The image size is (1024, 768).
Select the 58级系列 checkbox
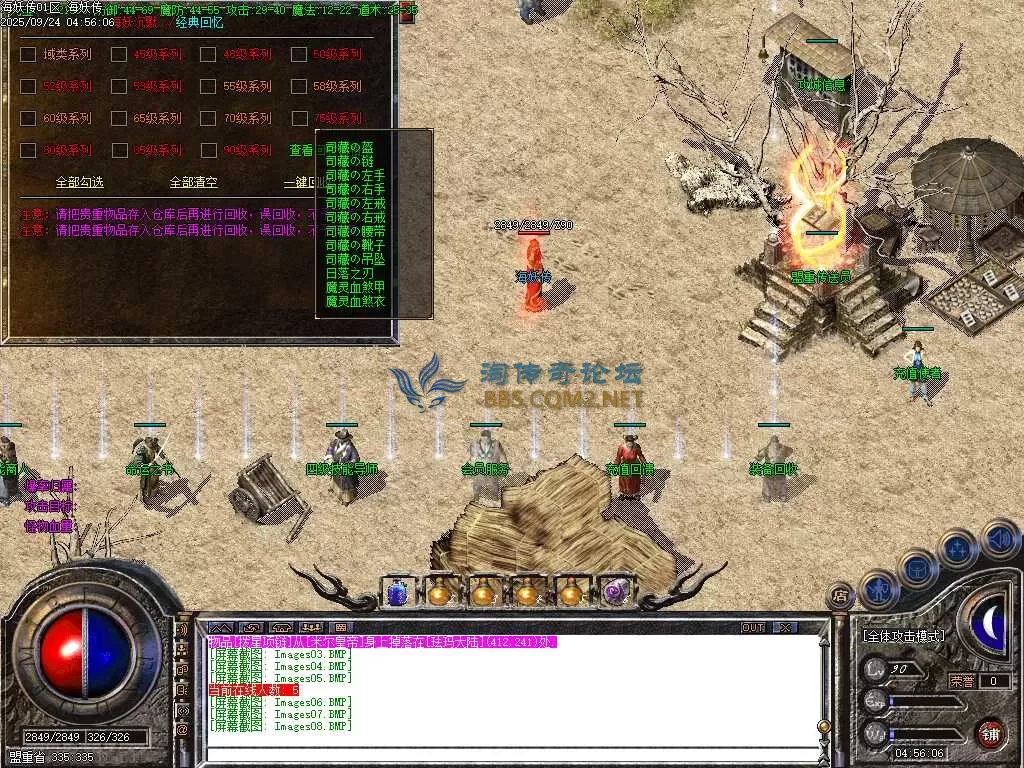click(x=299, y=87)
